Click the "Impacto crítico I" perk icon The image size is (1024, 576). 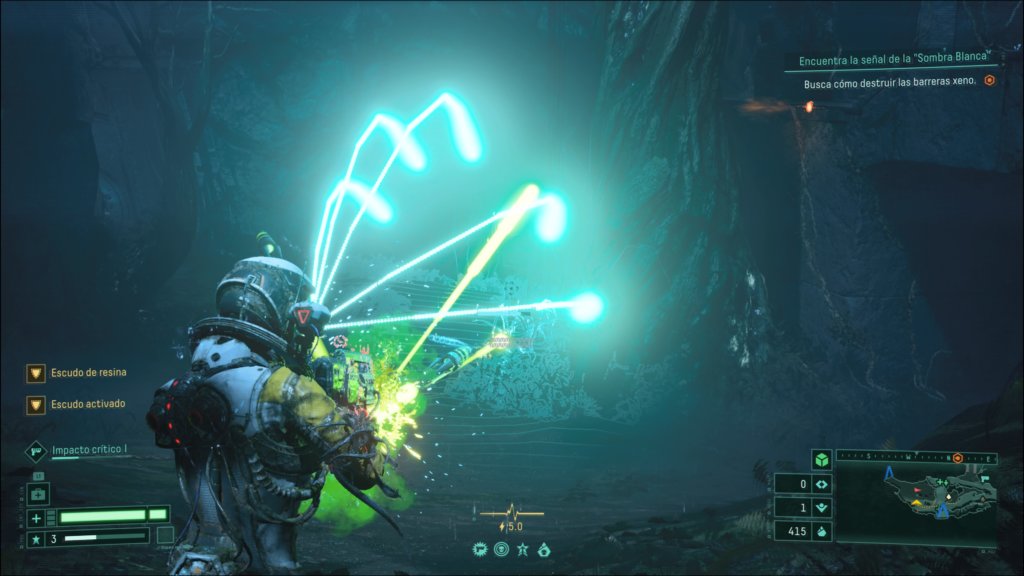(x=36, y=451)
